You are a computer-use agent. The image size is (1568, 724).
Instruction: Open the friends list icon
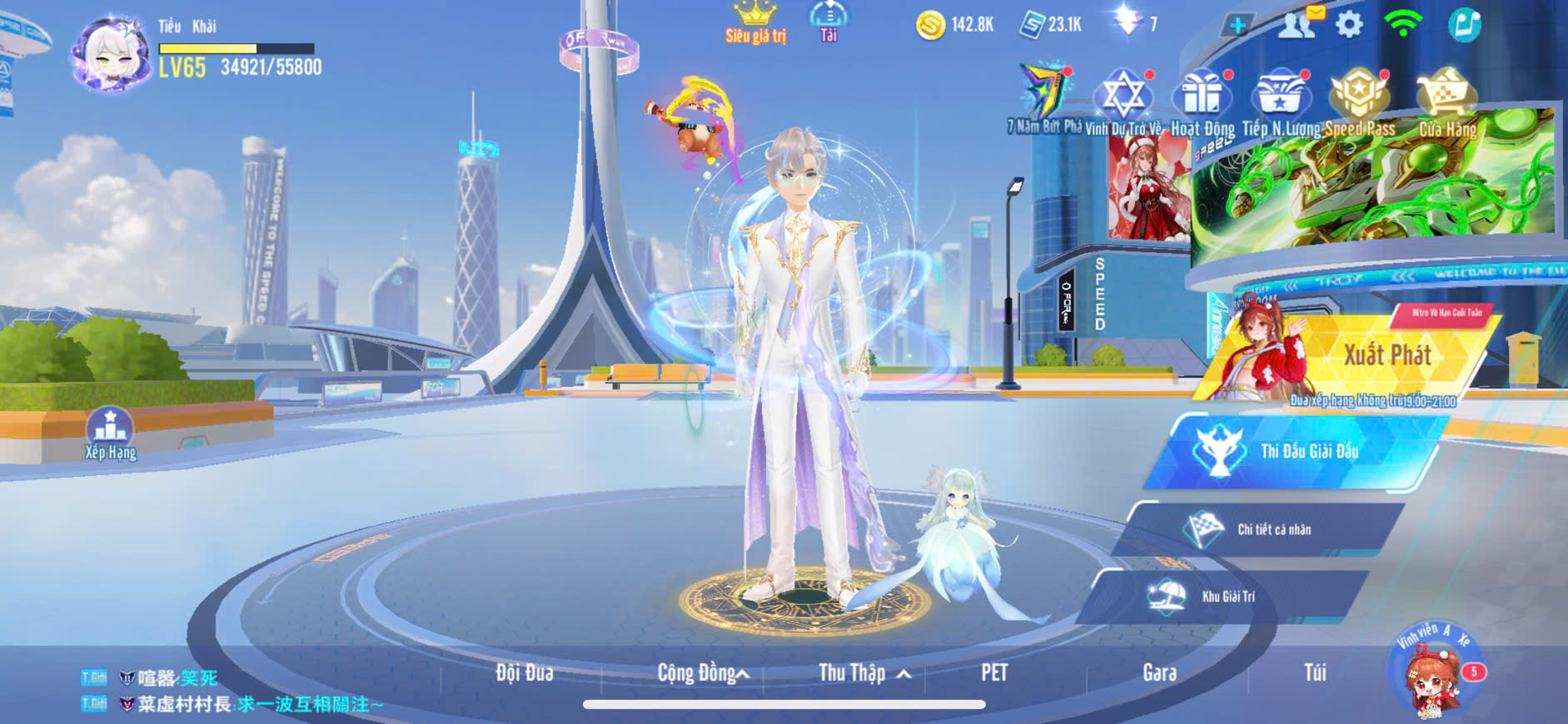click(1296, 25)
